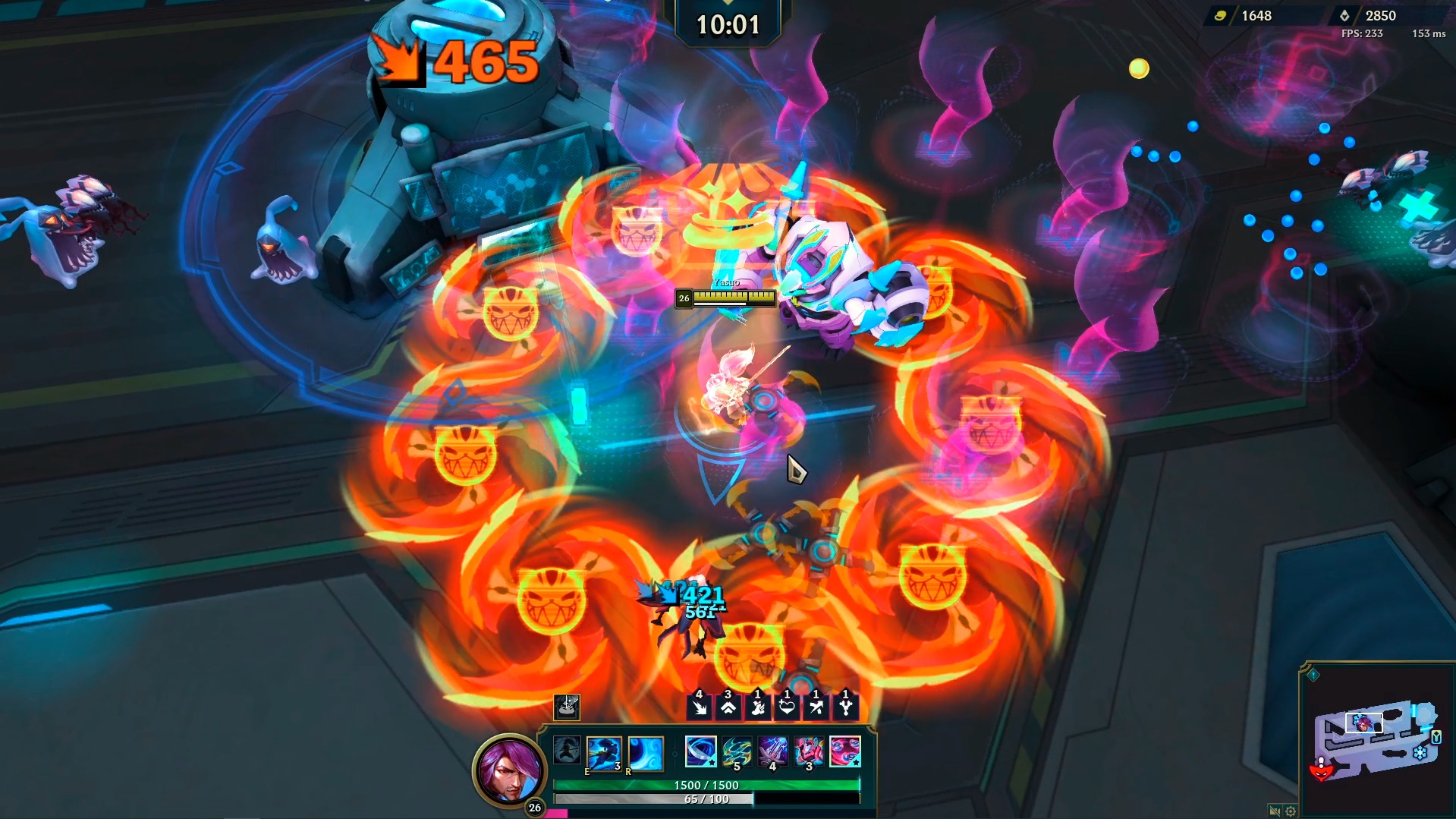Open the settings gear near the minimap
The height and width of the screenshot is (819, 1456).
[1291, 811]
